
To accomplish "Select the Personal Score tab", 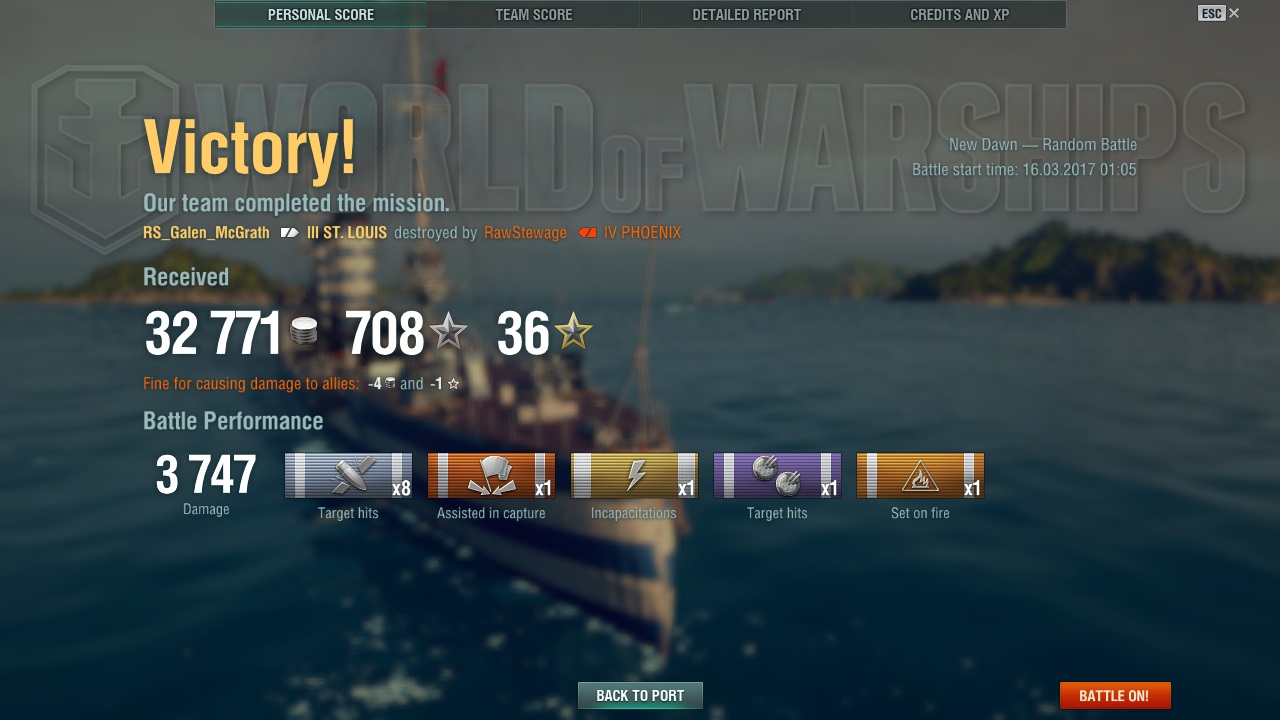I will coord(321,15).
